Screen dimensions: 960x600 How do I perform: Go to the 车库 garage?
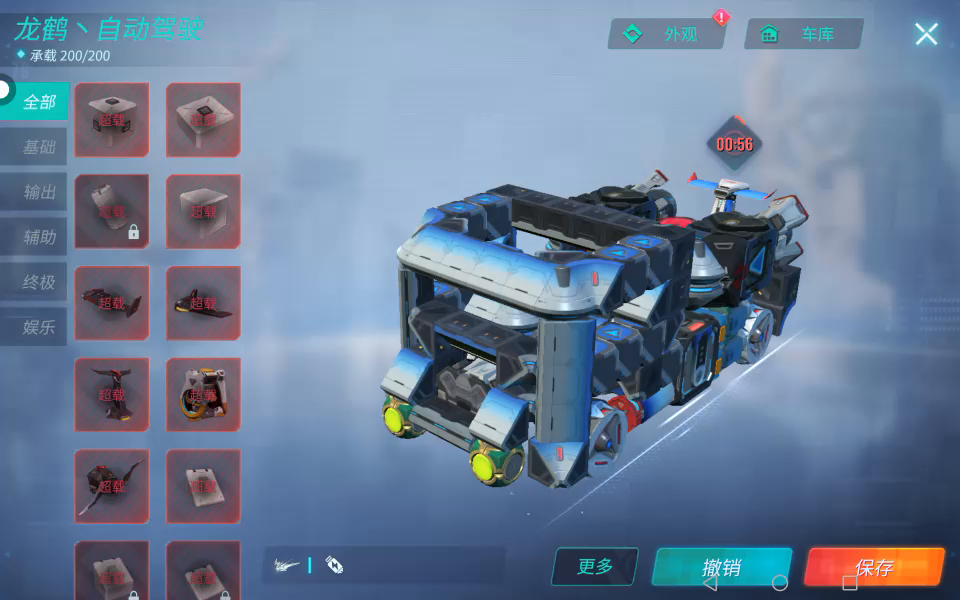coord(803,34)
